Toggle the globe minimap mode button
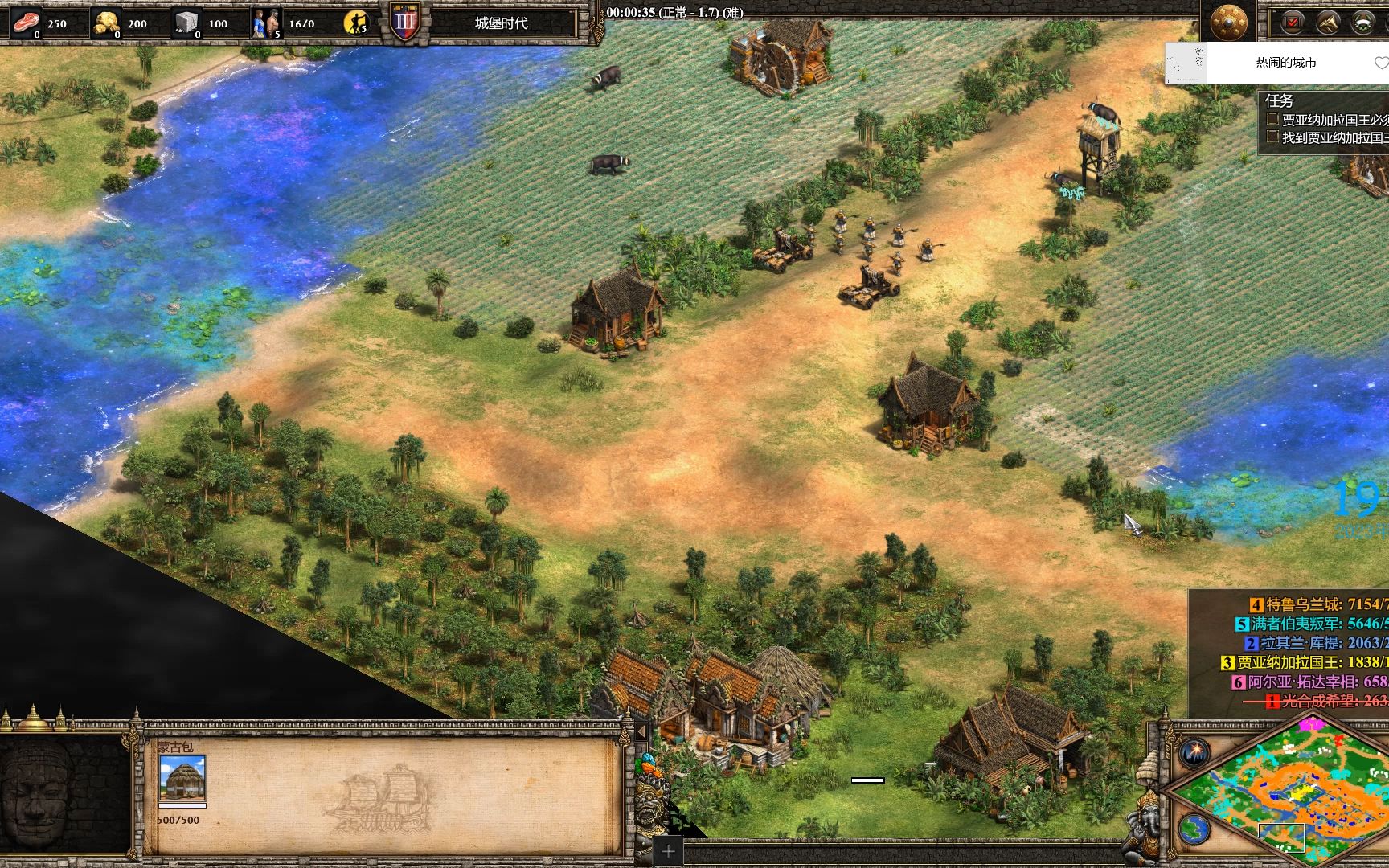The width and height of the screenshot is (1389, 868). 1195,828
